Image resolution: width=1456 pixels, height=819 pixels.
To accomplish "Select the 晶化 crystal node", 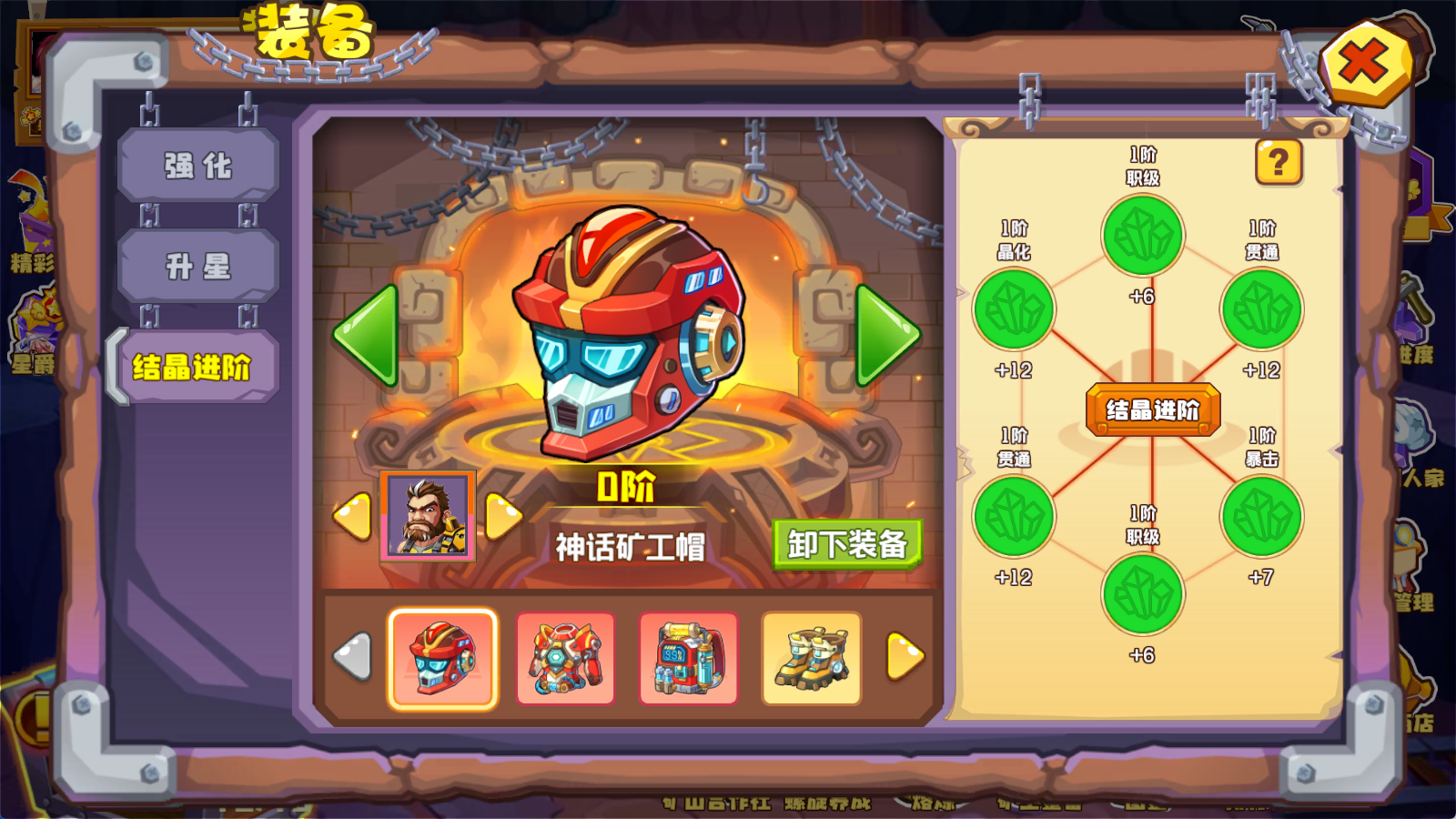I will [1014, 309].
